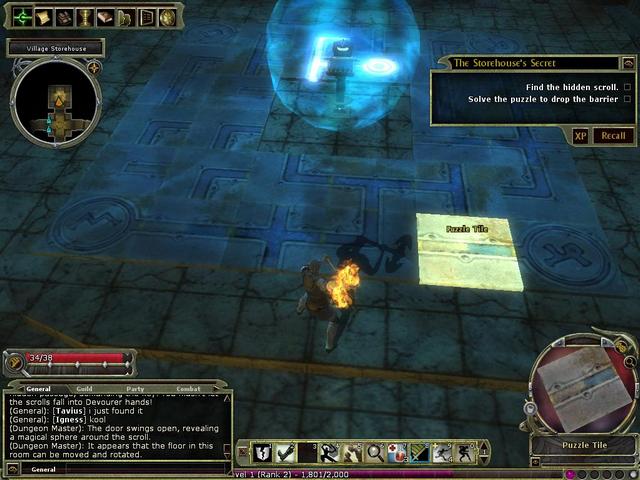Click the compass button beside the minimap

[x=93, y=67]
